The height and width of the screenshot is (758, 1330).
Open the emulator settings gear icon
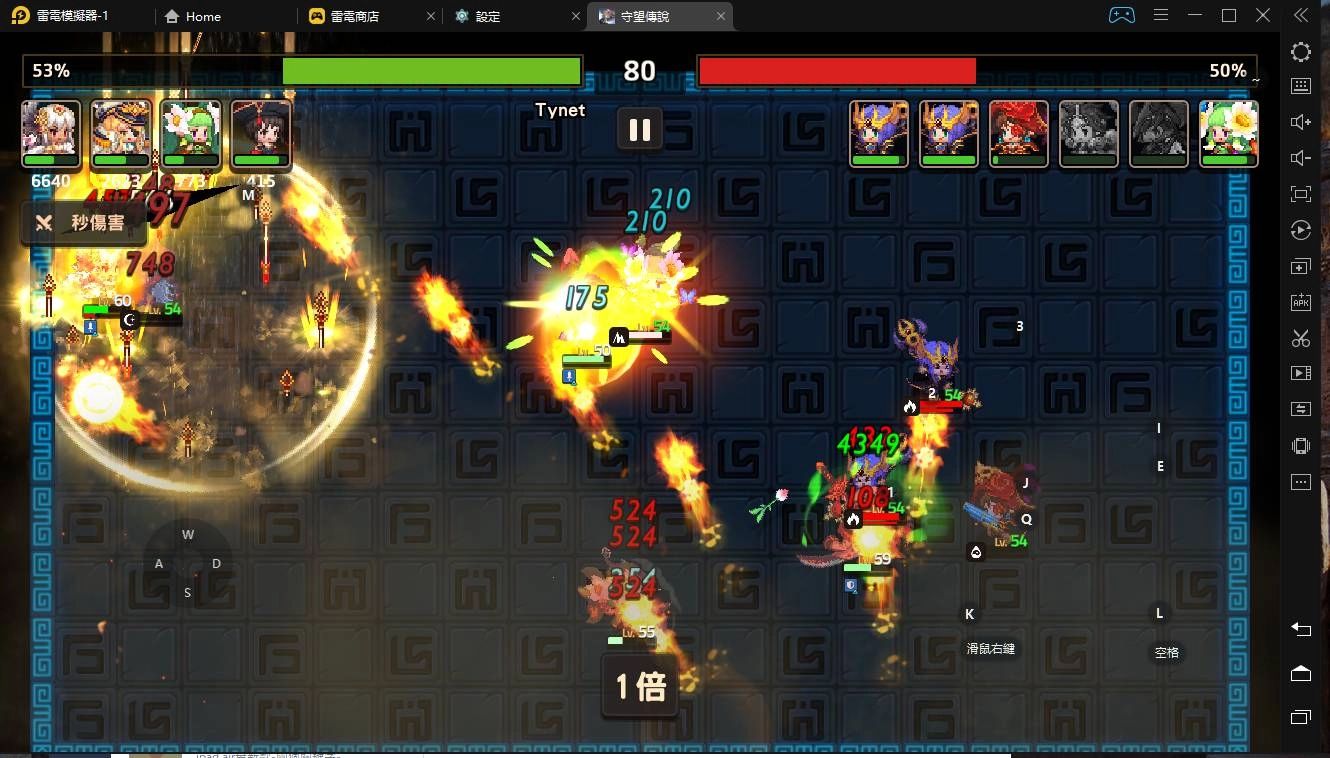(x=1300, y=52)
